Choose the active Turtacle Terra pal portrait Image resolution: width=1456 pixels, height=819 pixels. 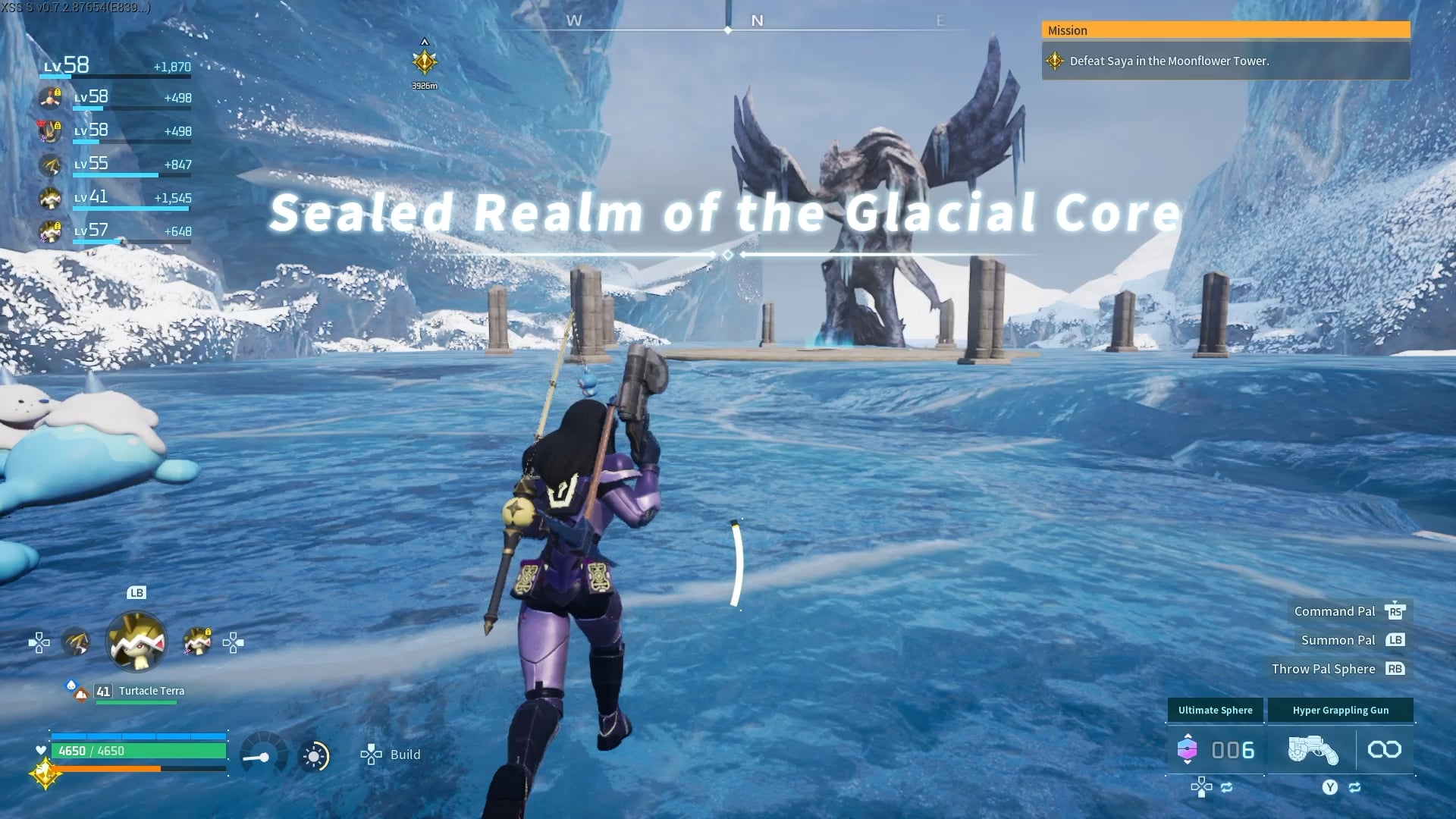pyautogui.click(x=136, y=642)
